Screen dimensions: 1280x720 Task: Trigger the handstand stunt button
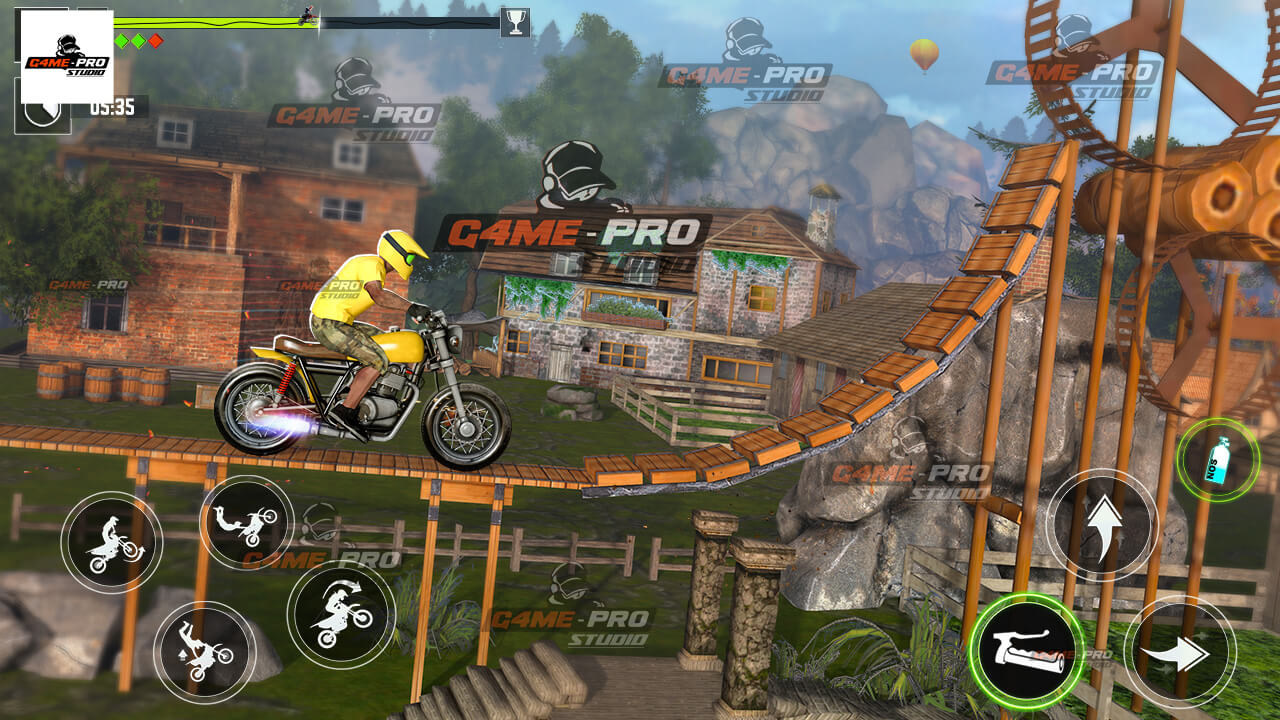205,652
